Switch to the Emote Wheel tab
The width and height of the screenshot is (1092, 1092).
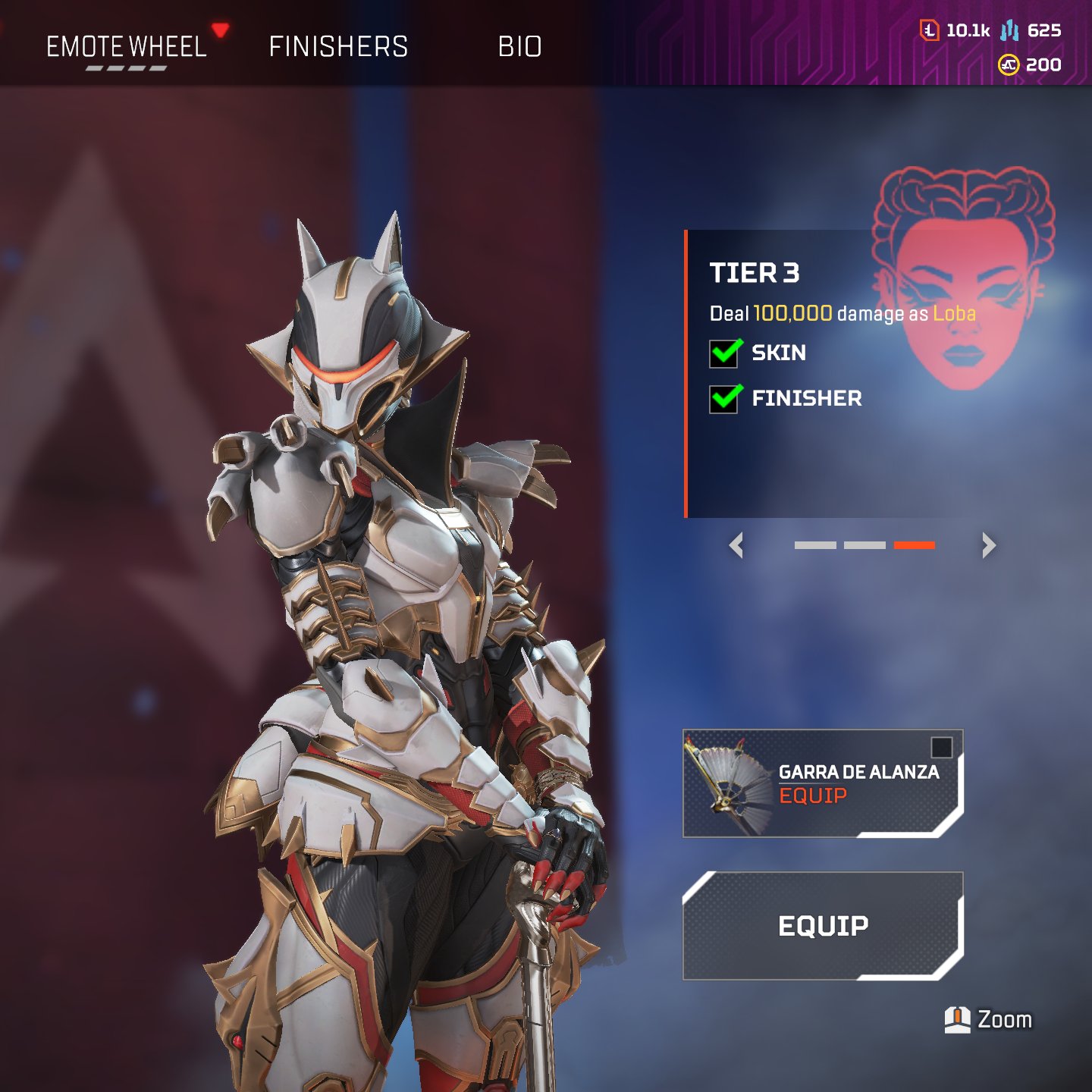click(x=126, y=47)
